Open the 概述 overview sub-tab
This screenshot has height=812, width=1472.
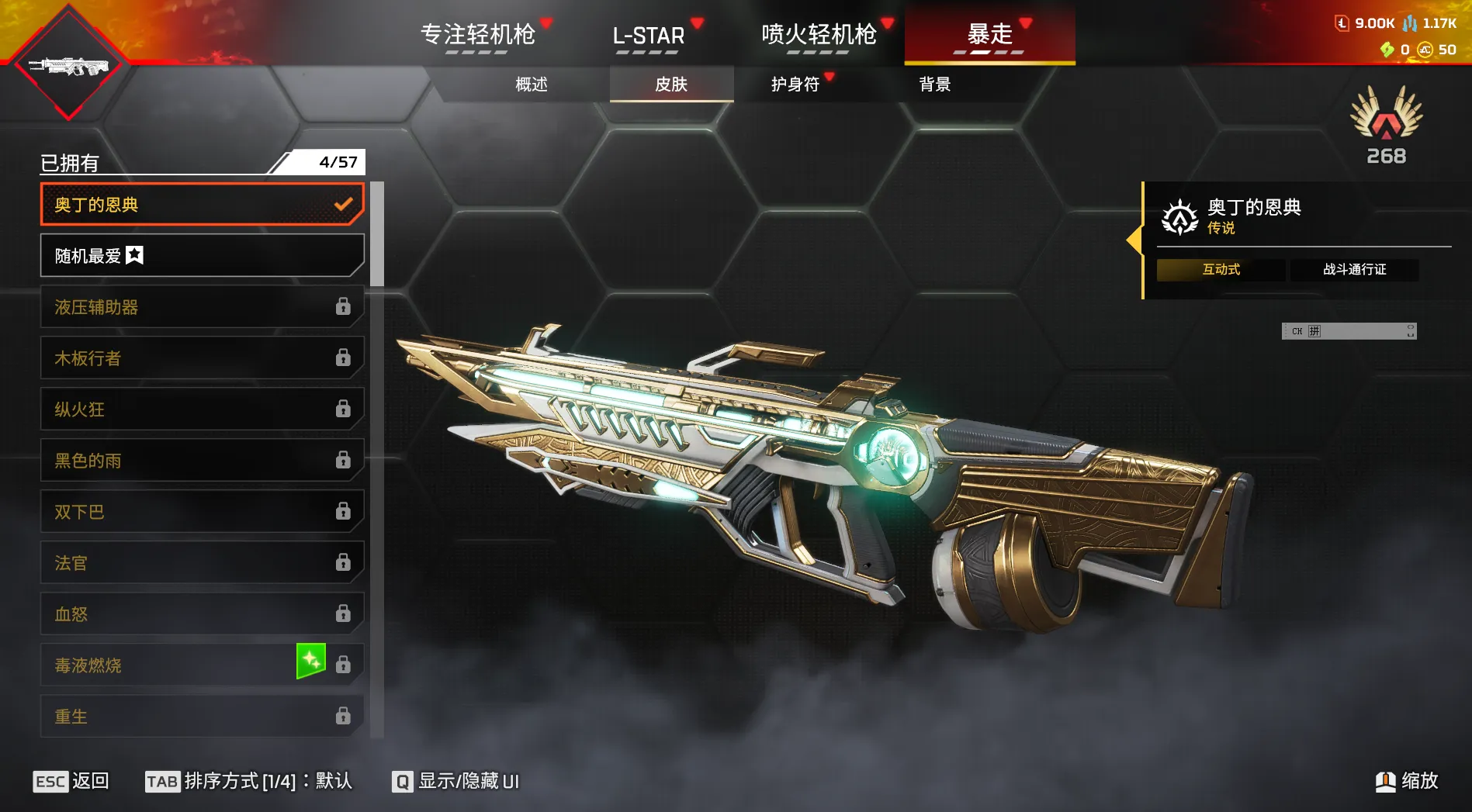tap(532, 85)
